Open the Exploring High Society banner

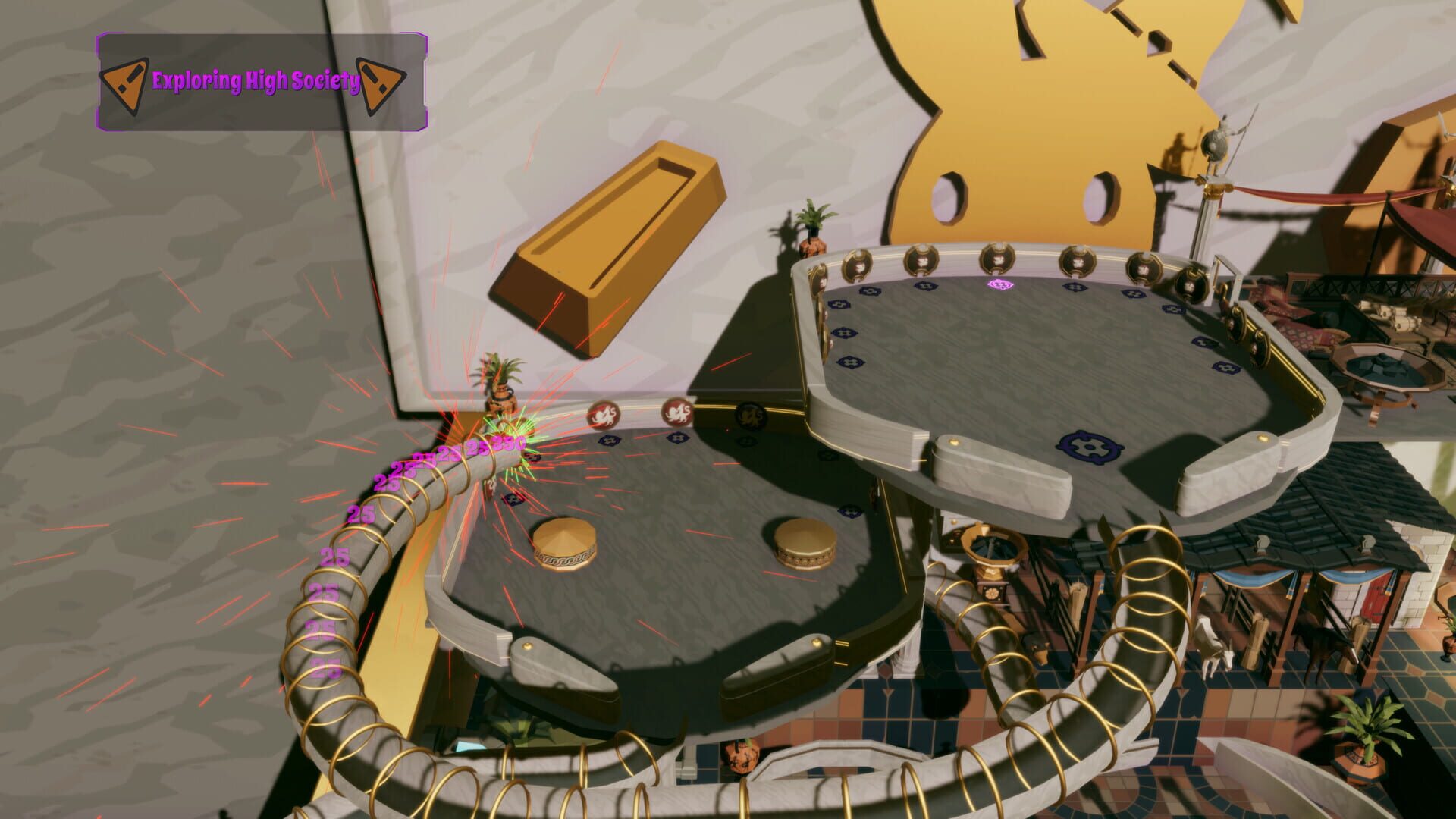(x=262, y=80)
